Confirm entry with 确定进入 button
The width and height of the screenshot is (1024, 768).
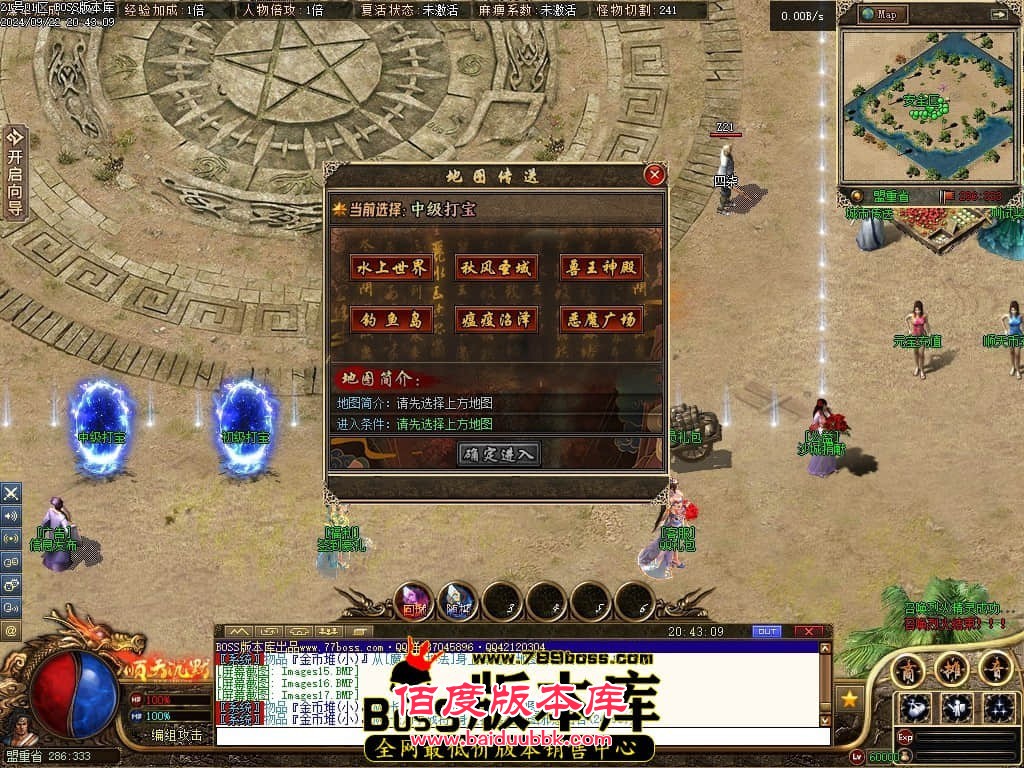(500, 454)
